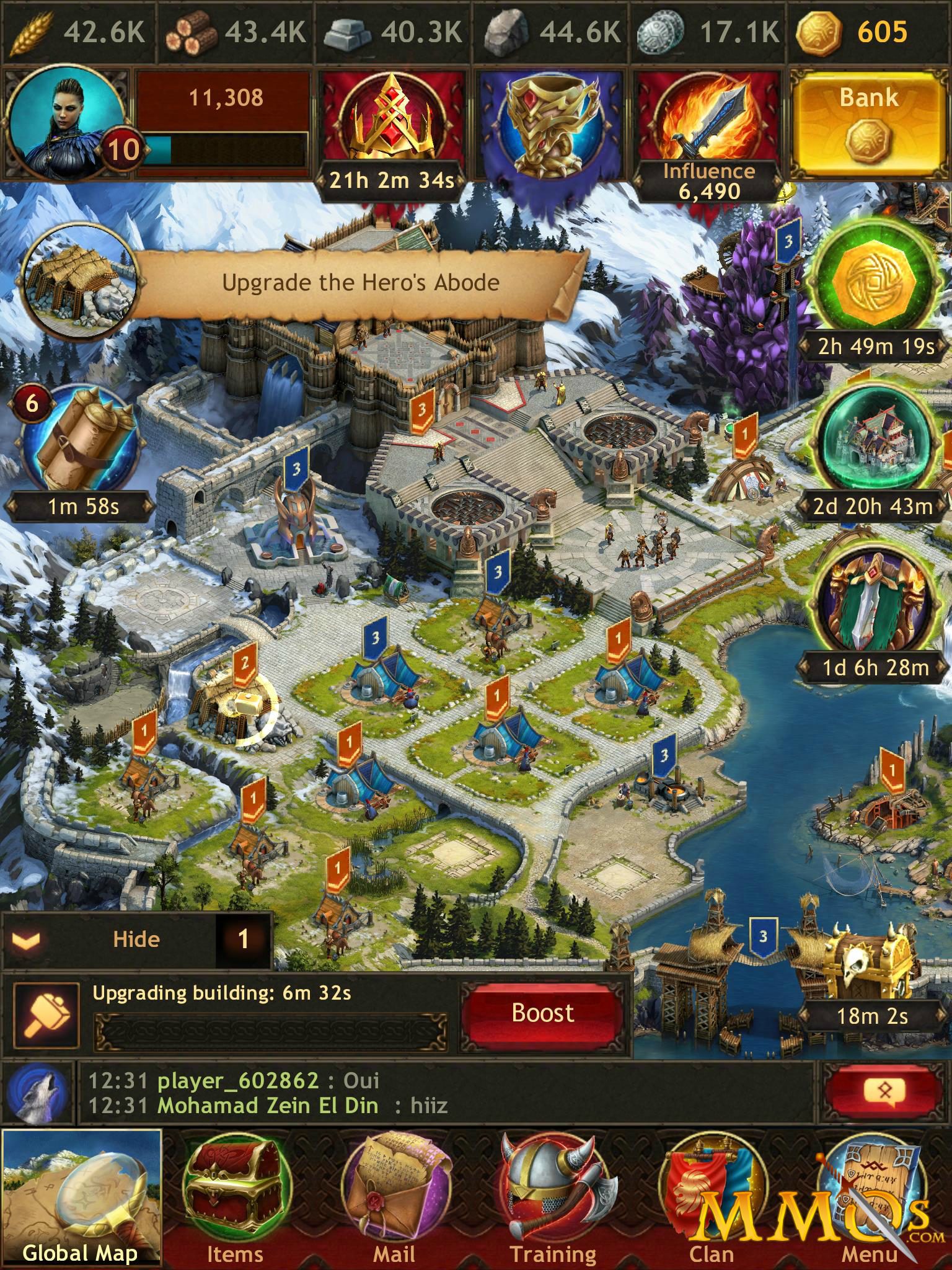The image size is (952, 1270).
Task: Open the game Menu
Action: 871,1197
